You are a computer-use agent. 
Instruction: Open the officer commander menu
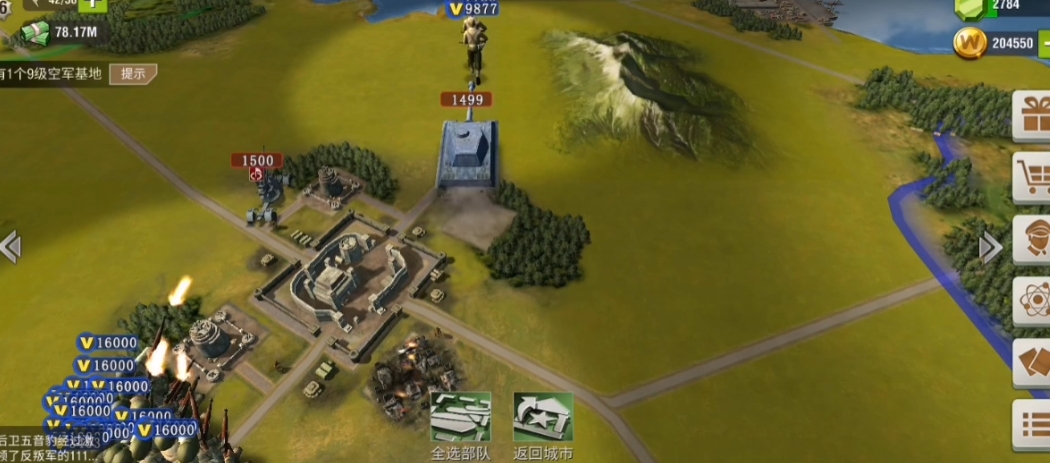pos(1032,240)
